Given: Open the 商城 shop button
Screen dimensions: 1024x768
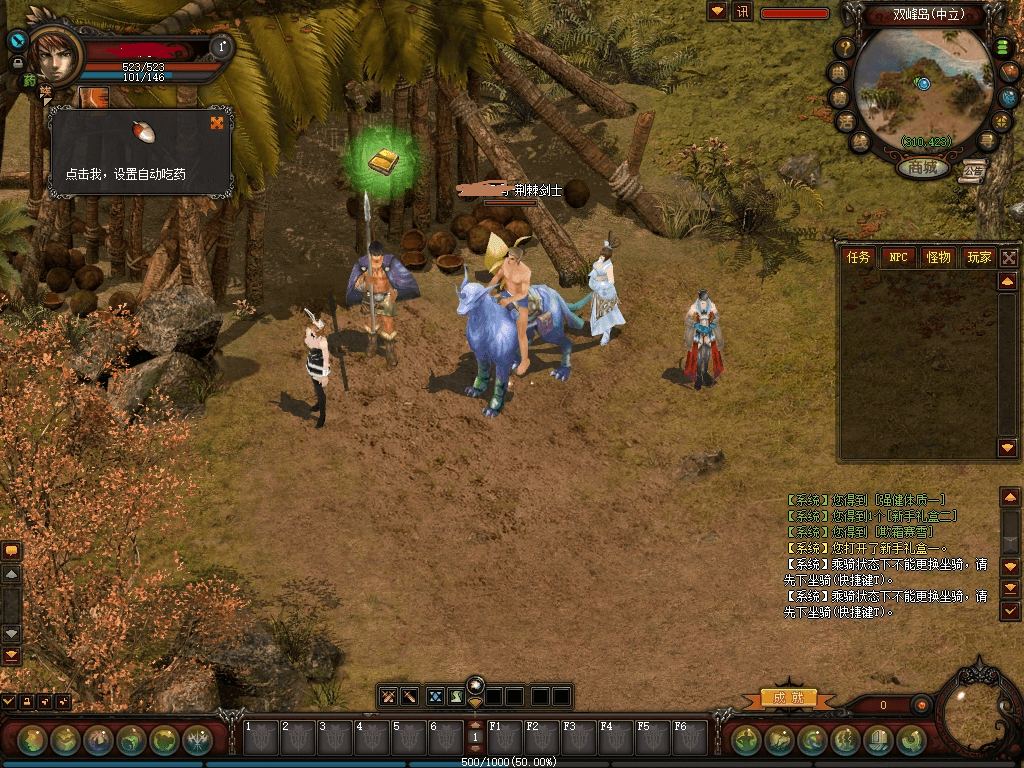Looking at the screenshot, I should coord(922,168).
